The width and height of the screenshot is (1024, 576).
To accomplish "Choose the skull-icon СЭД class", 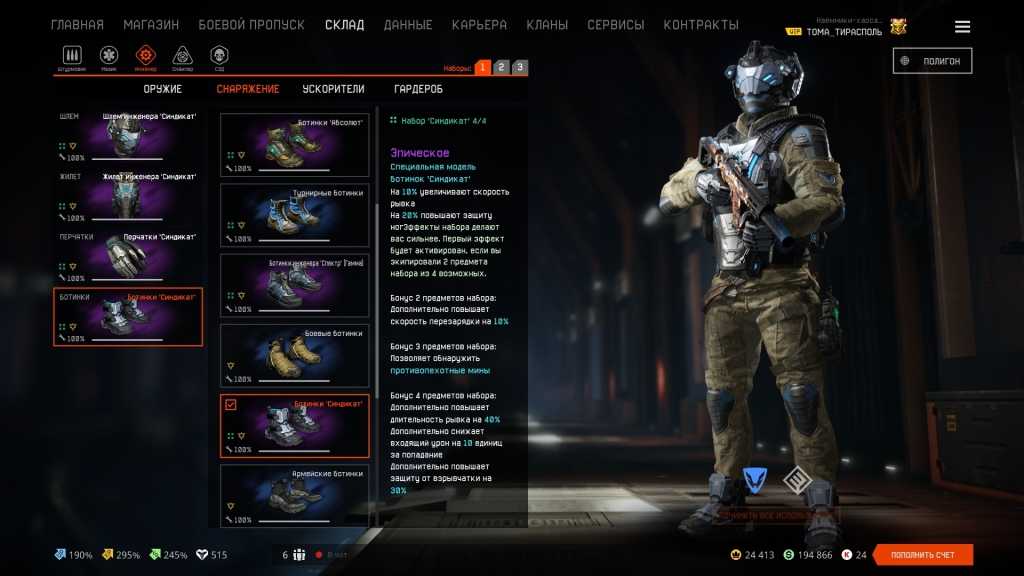I will coord(219,56).
